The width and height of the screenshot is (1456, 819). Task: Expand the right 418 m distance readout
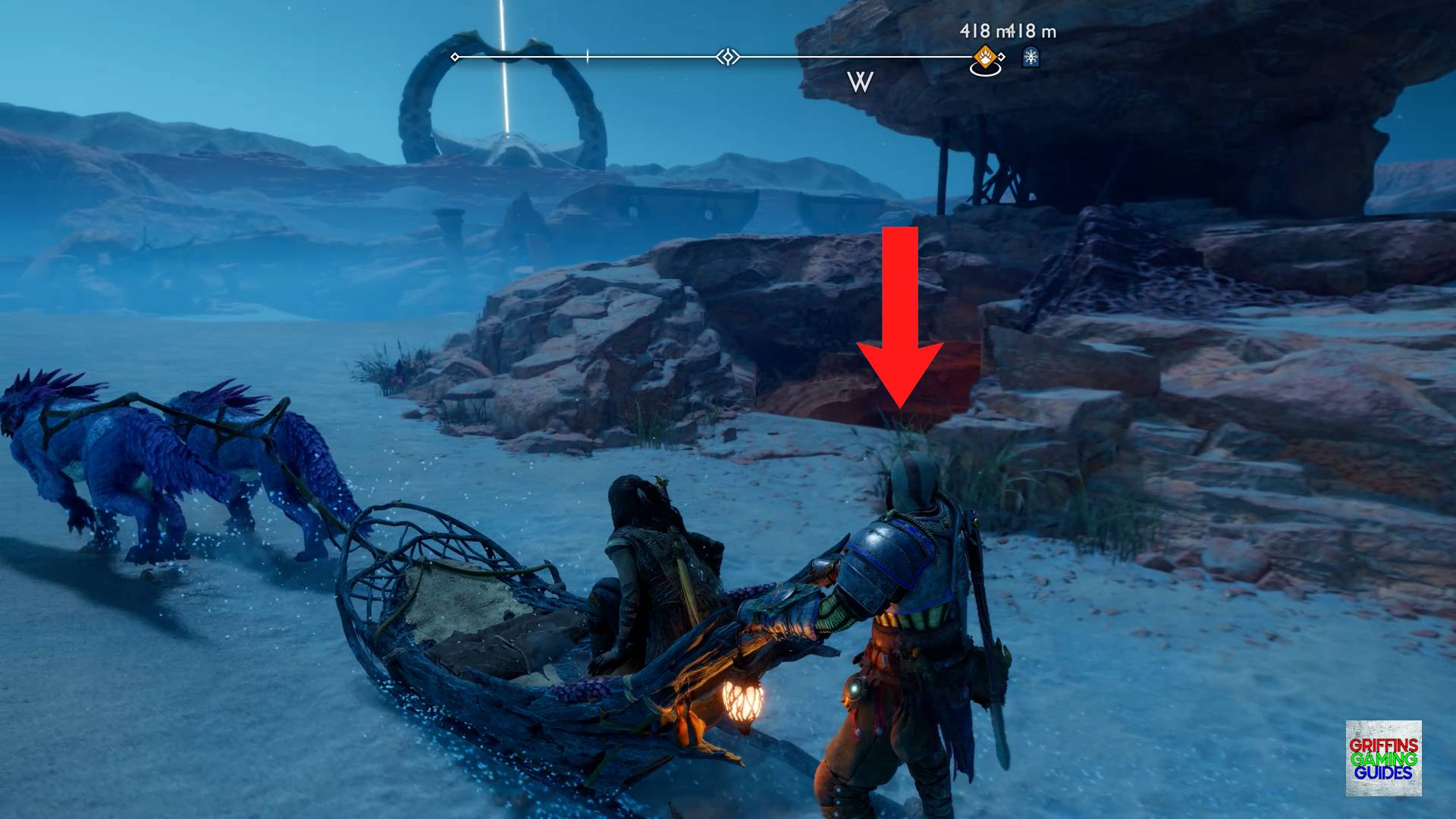click(x=1033, y=30)
